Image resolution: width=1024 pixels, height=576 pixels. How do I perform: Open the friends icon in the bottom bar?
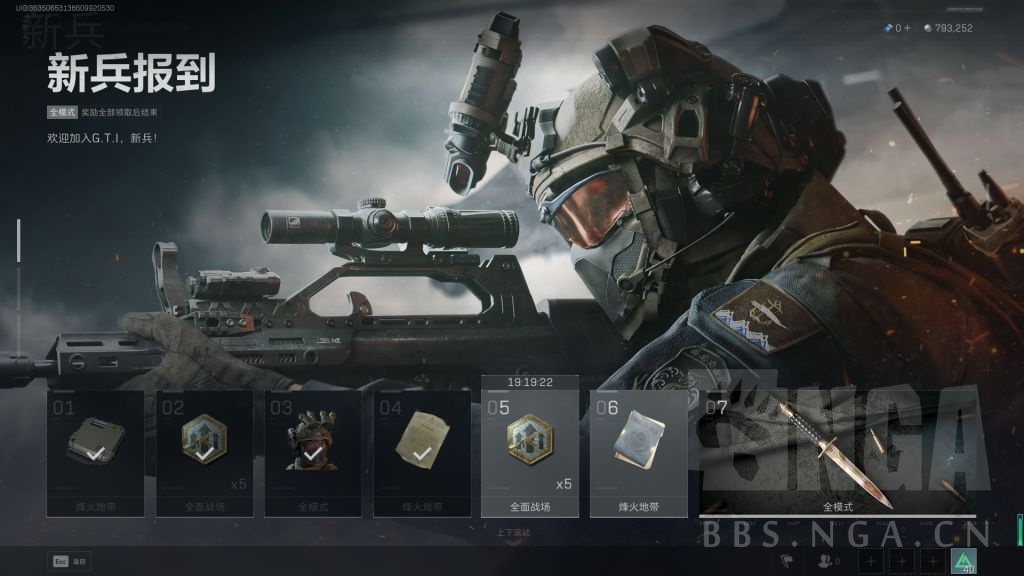[x=827, y=562]
